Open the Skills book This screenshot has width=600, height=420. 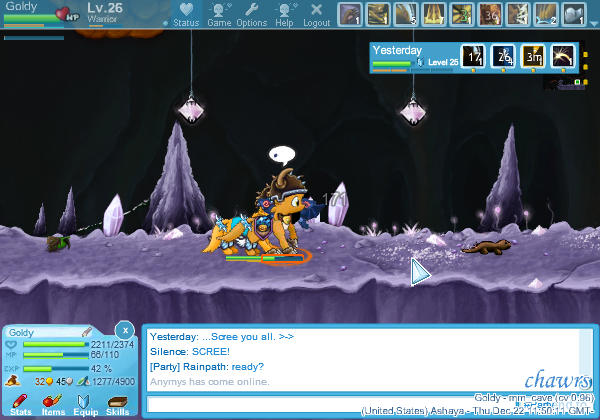point(117,403)
